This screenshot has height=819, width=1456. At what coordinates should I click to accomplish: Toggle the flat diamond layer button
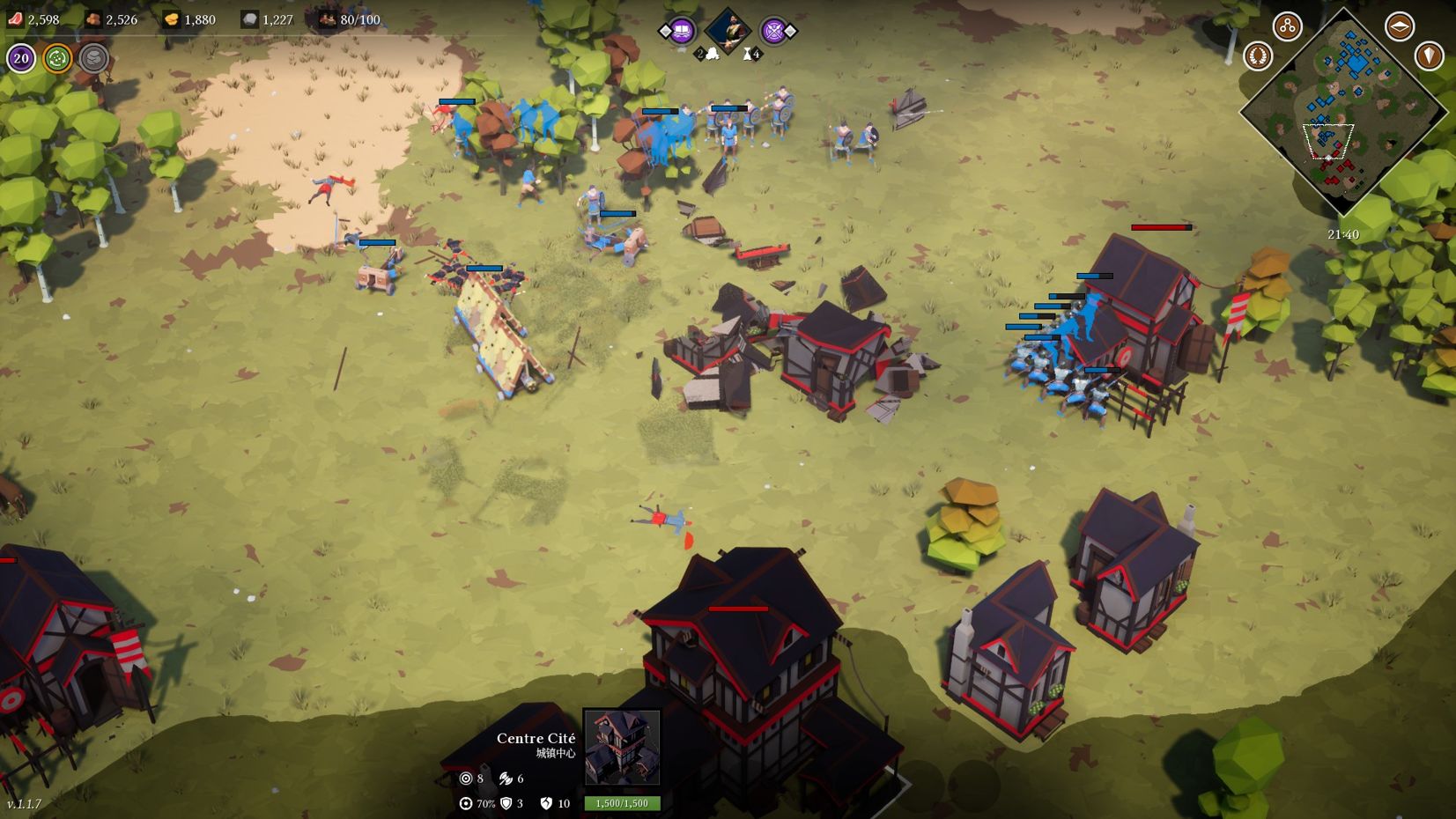click(x=1399, y=26)
